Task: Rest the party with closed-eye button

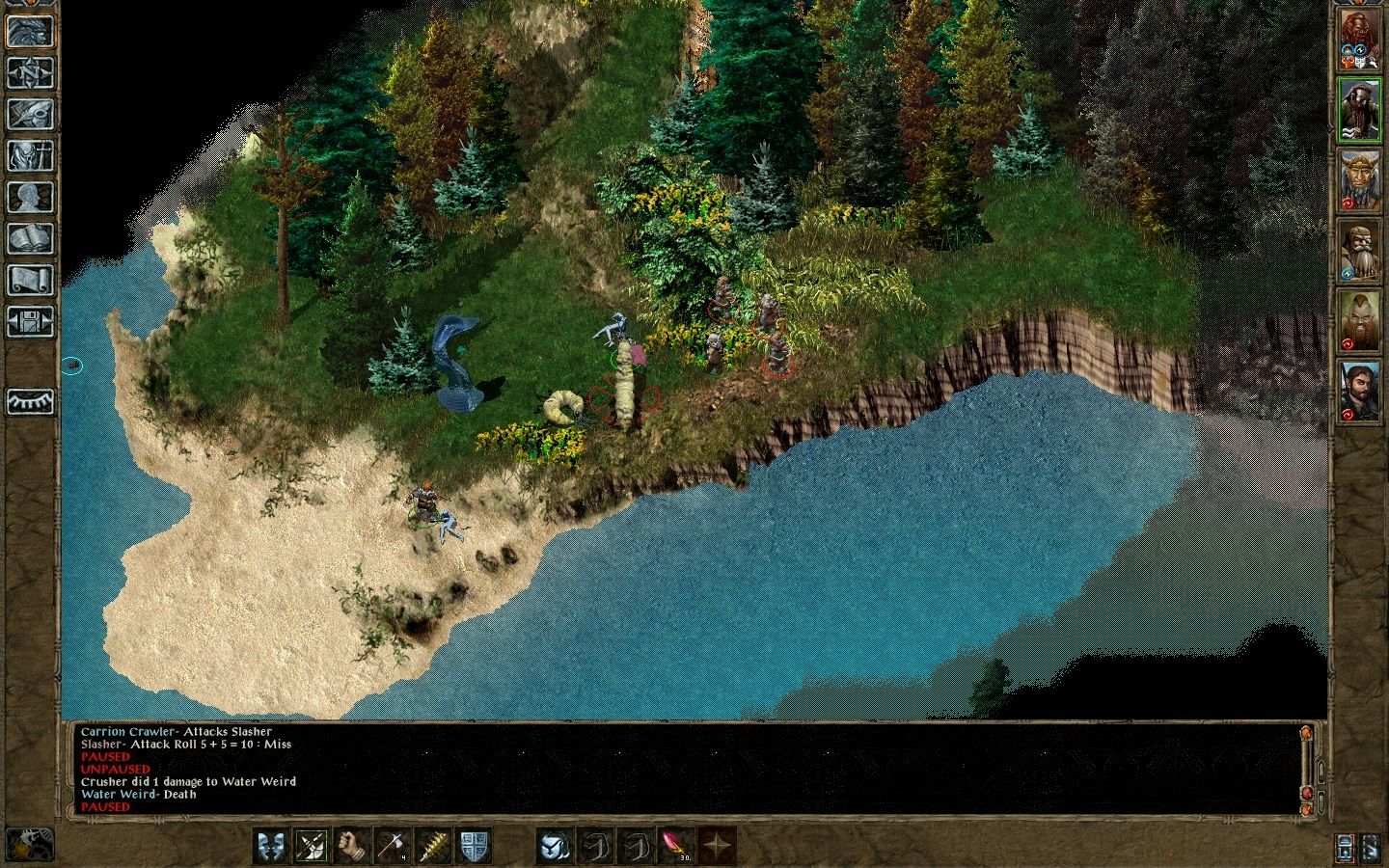Action: point(30,401)
